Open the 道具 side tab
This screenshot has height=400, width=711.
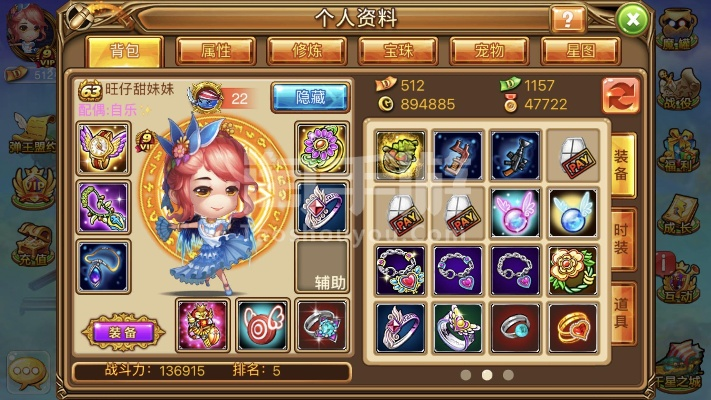tap(622, 312)
